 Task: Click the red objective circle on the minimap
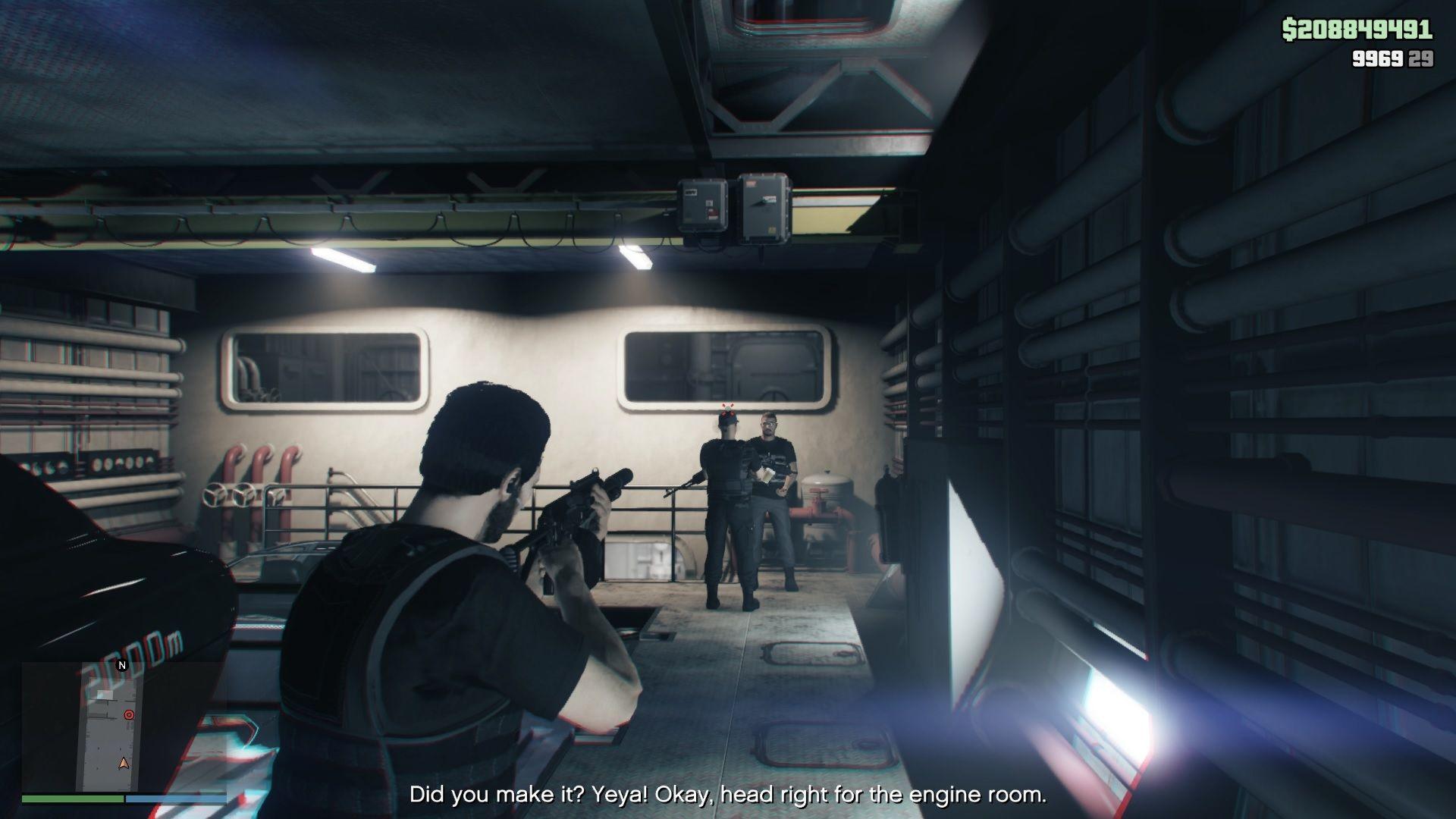(x=127, y=714)
